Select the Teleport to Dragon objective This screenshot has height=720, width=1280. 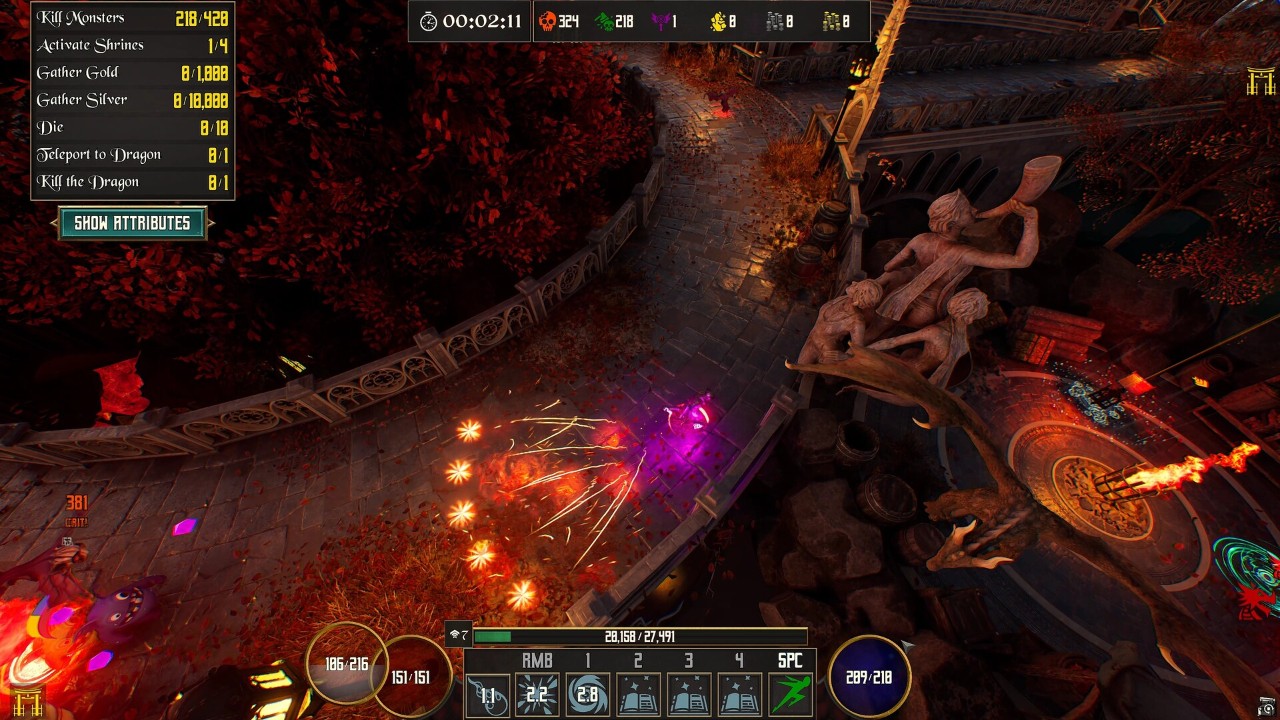pos(132,155)
